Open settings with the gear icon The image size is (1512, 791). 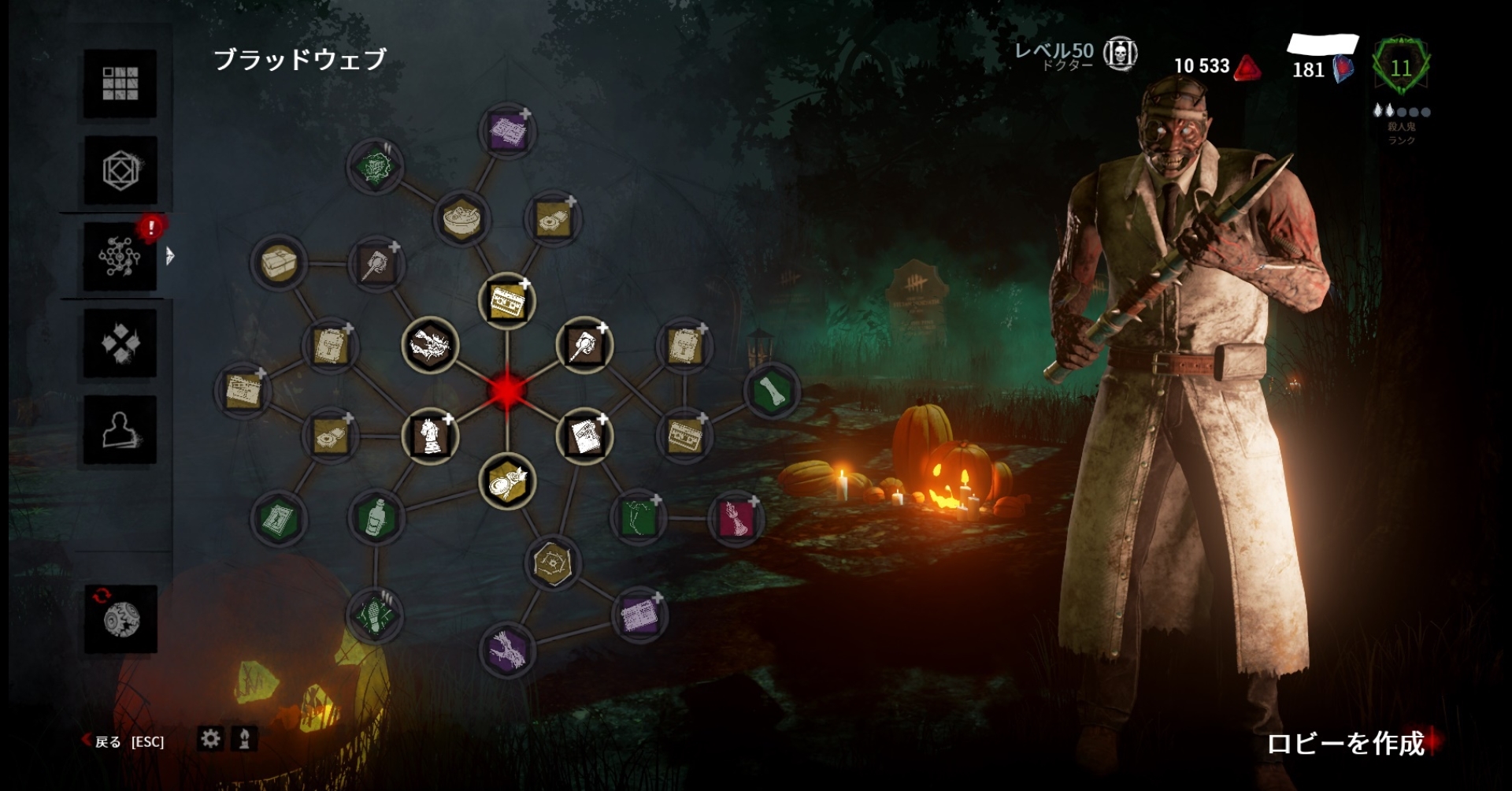click(210, 739)
